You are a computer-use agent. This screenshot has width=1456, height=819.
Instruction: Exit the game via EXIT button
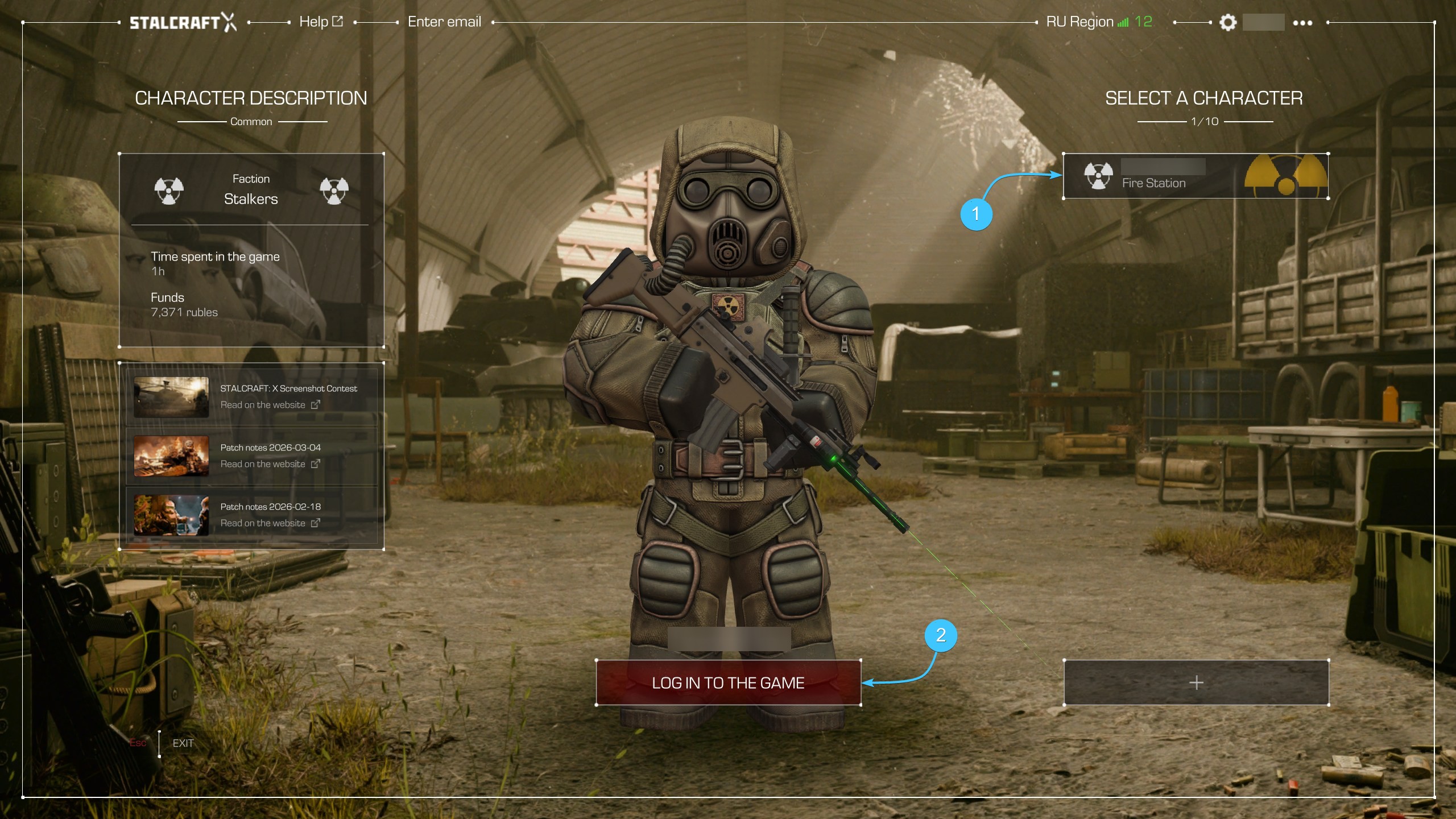183,743
